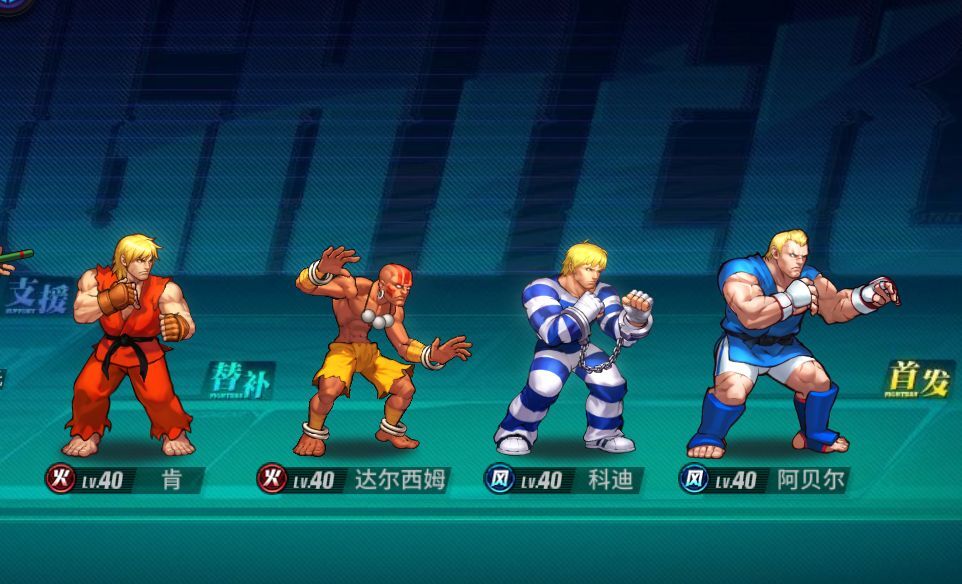Pick the striped-uniform fighter 科迪
Image resolution: width=962 pixels, height=584 pixels.
[x=575, y=350]
